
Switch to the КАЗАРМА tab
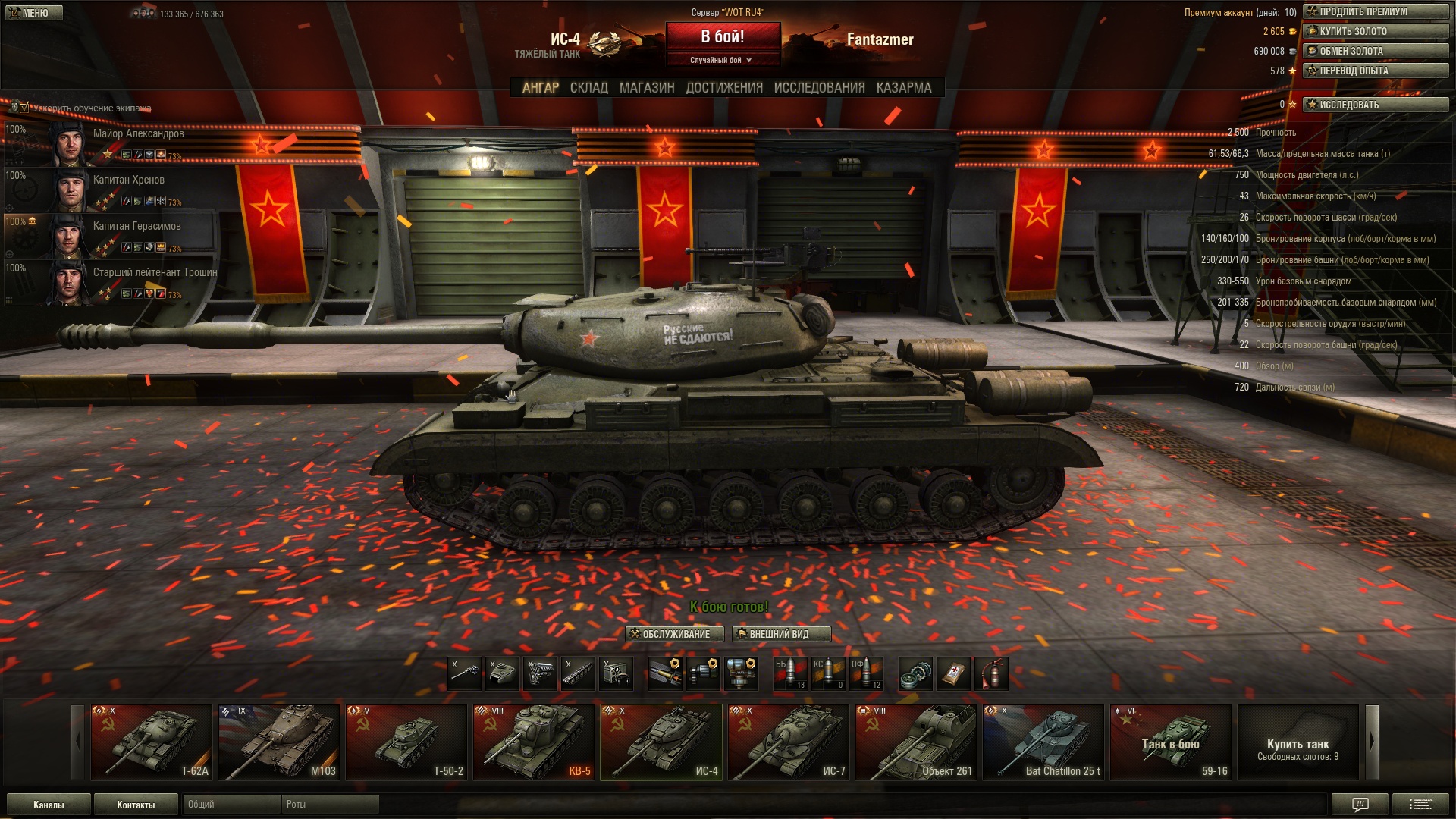coord(903,88)
